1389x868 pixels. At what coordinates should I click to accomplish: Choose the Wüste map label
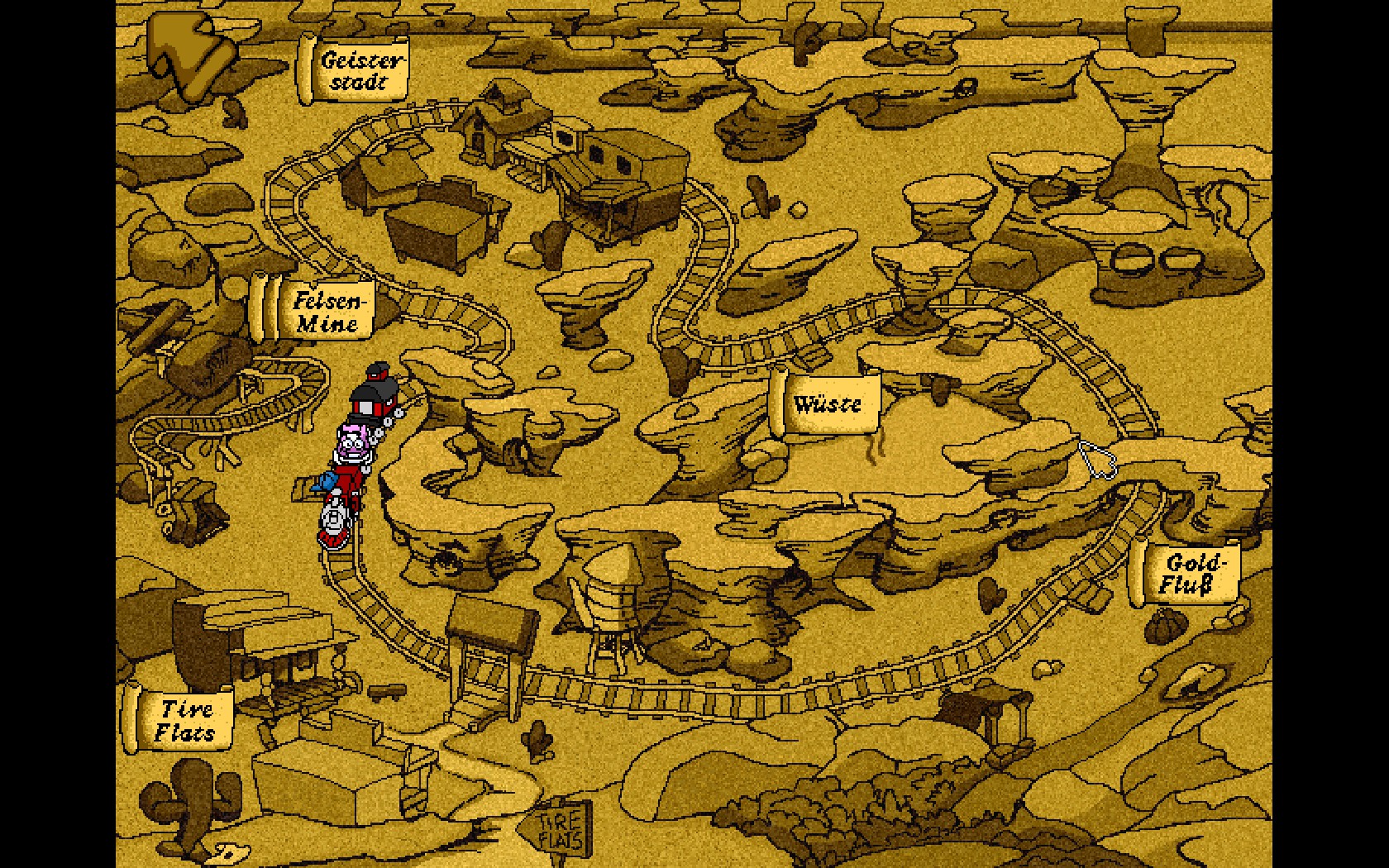coord(826,403)
